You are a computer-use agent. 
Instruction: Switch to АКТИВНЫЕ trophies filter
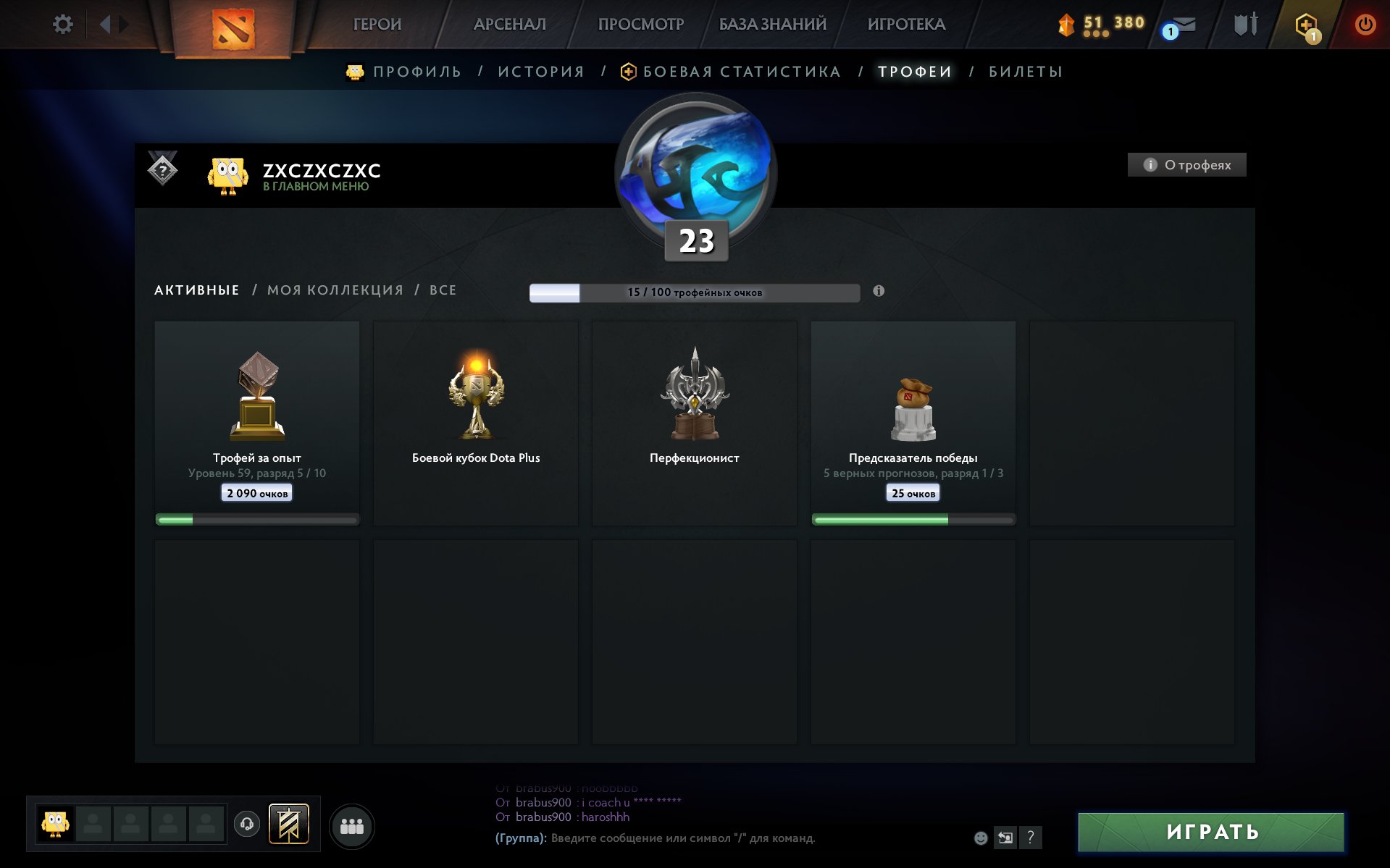(196, 290)
